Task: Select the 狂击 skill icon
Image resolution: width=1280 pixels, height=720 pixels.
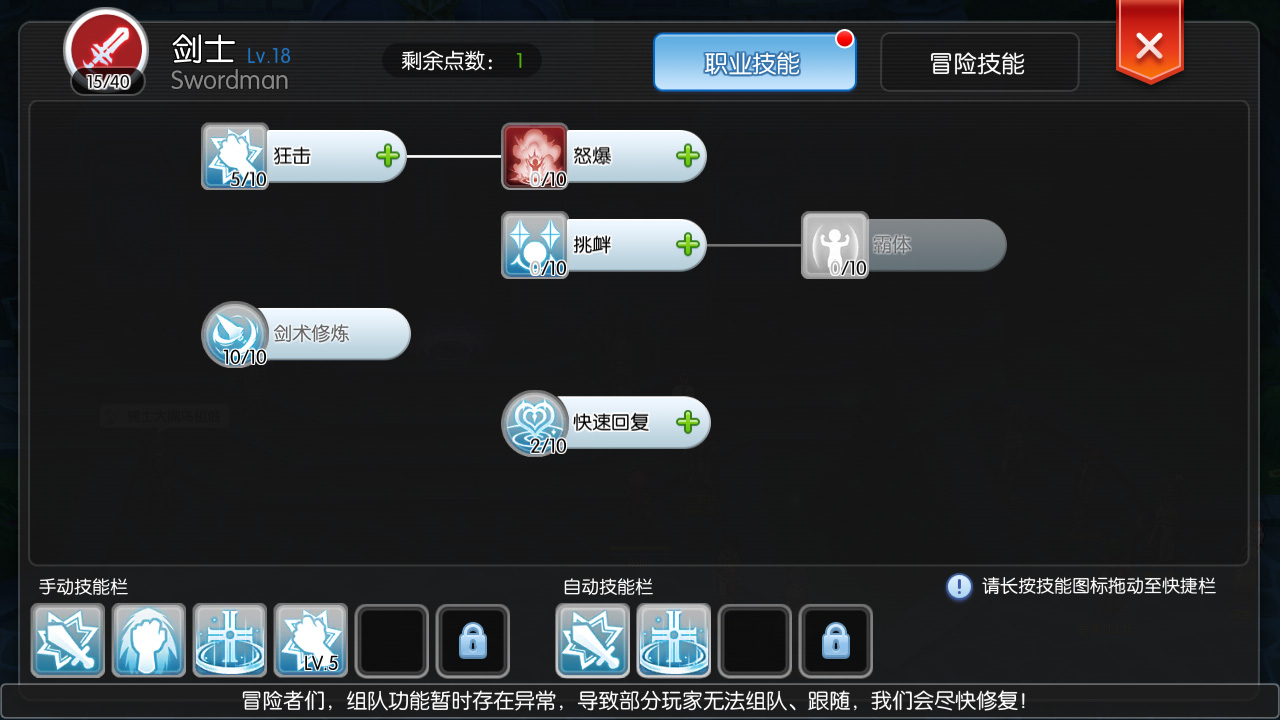Action: click(234, 155)
